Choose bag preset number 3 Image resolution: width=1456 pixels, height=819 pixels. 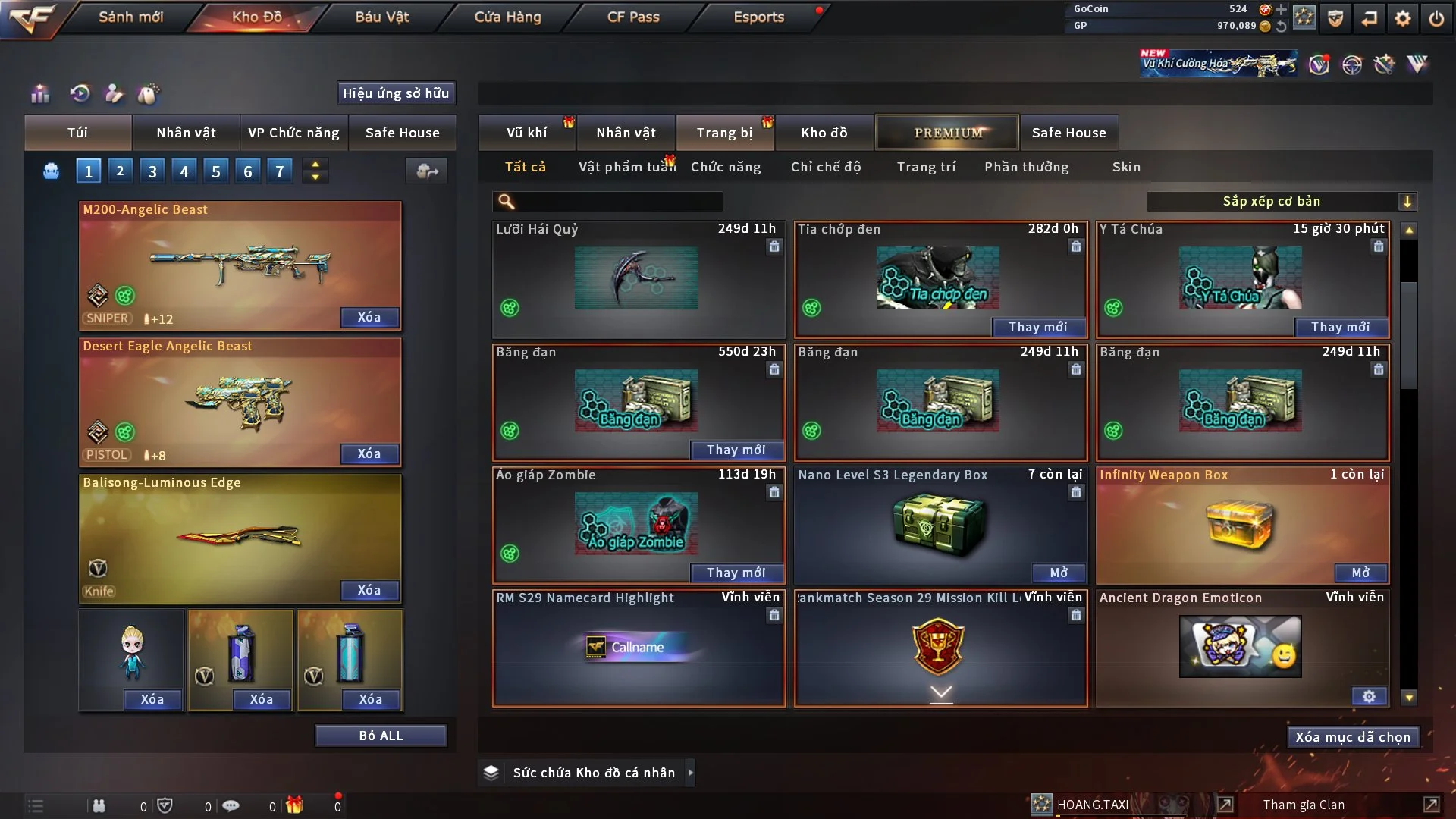[152, 171]
